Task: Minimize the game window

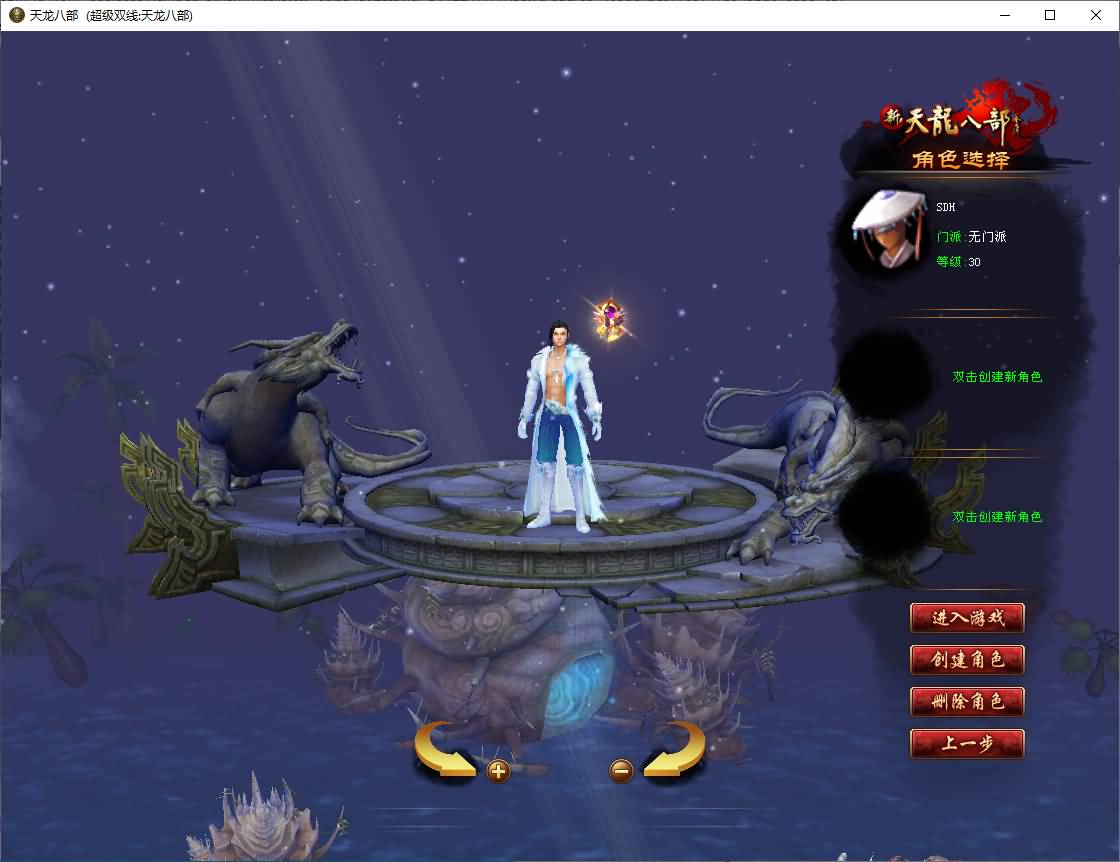Action: (1005, 15)
